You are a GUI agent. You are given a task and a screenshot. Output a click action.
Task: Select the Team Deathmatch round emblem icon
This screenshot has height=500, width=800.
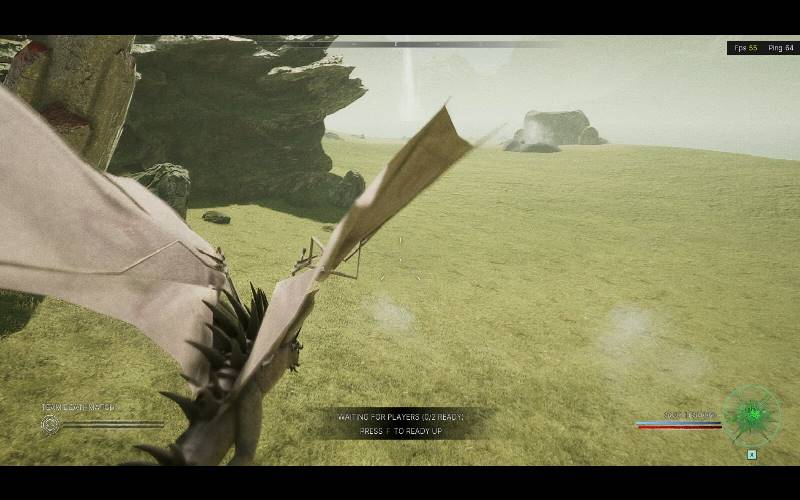point(50,424)
